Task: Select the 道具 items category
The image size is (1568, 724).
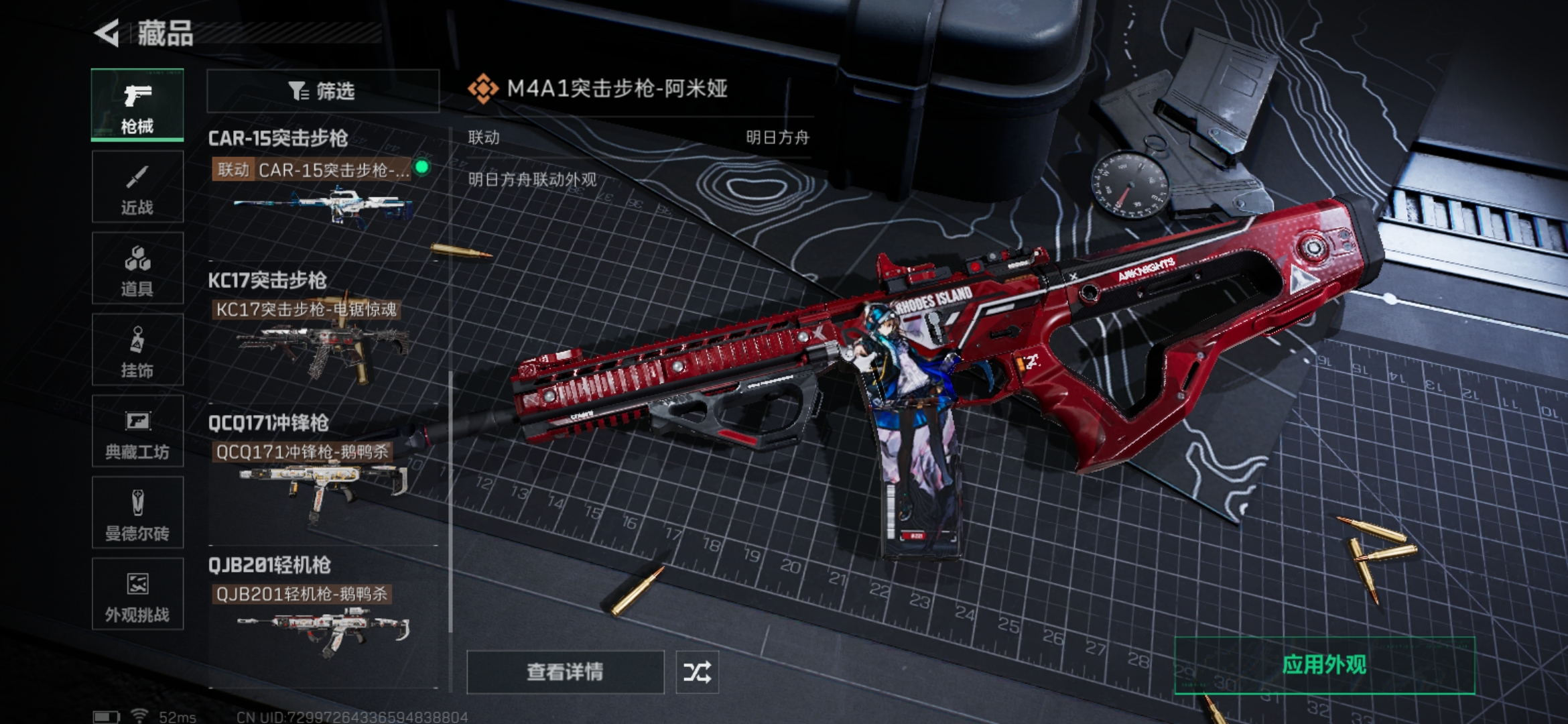Action: point(137,269)
